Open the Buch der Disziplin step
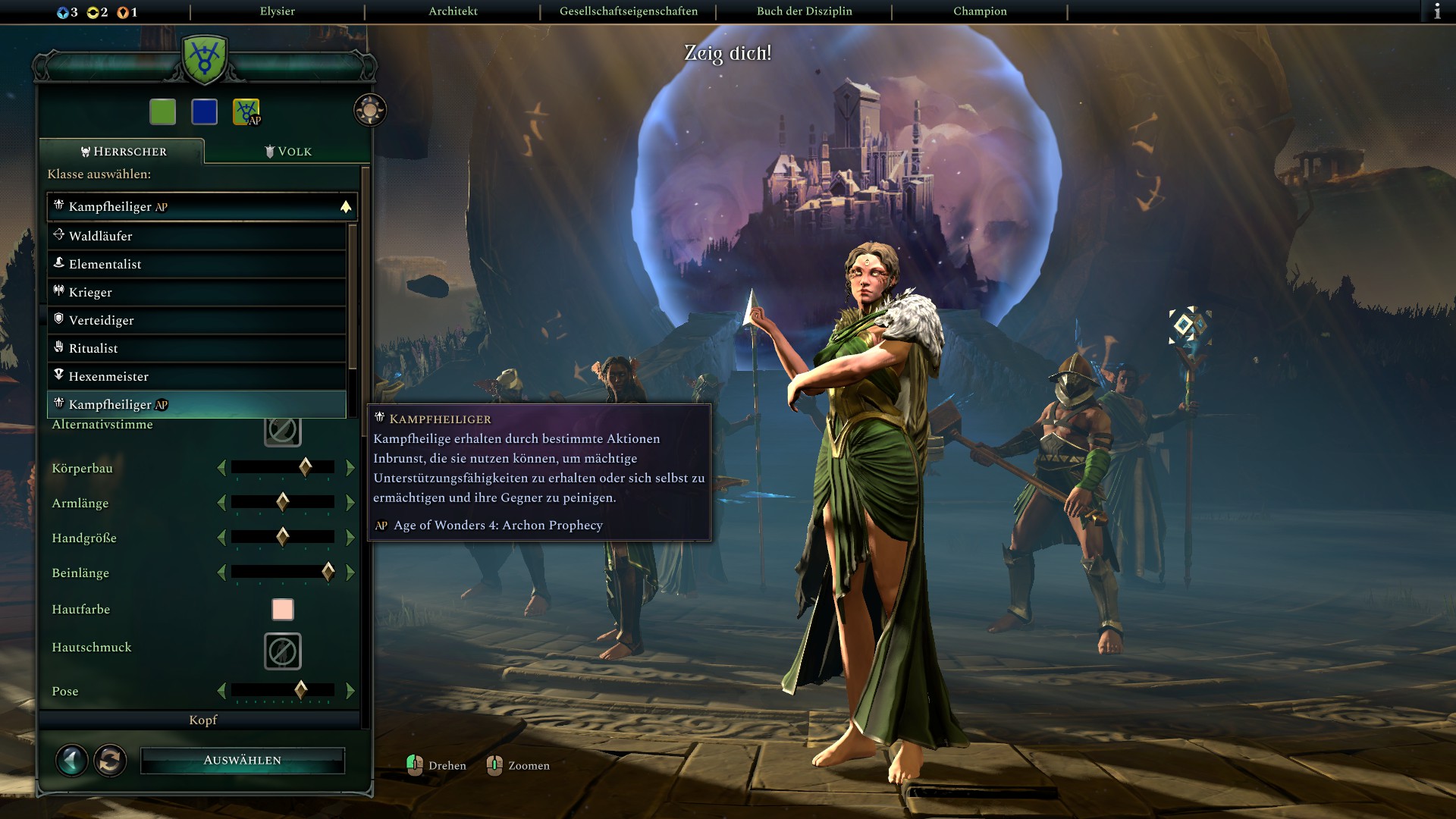 pos(804,11)
